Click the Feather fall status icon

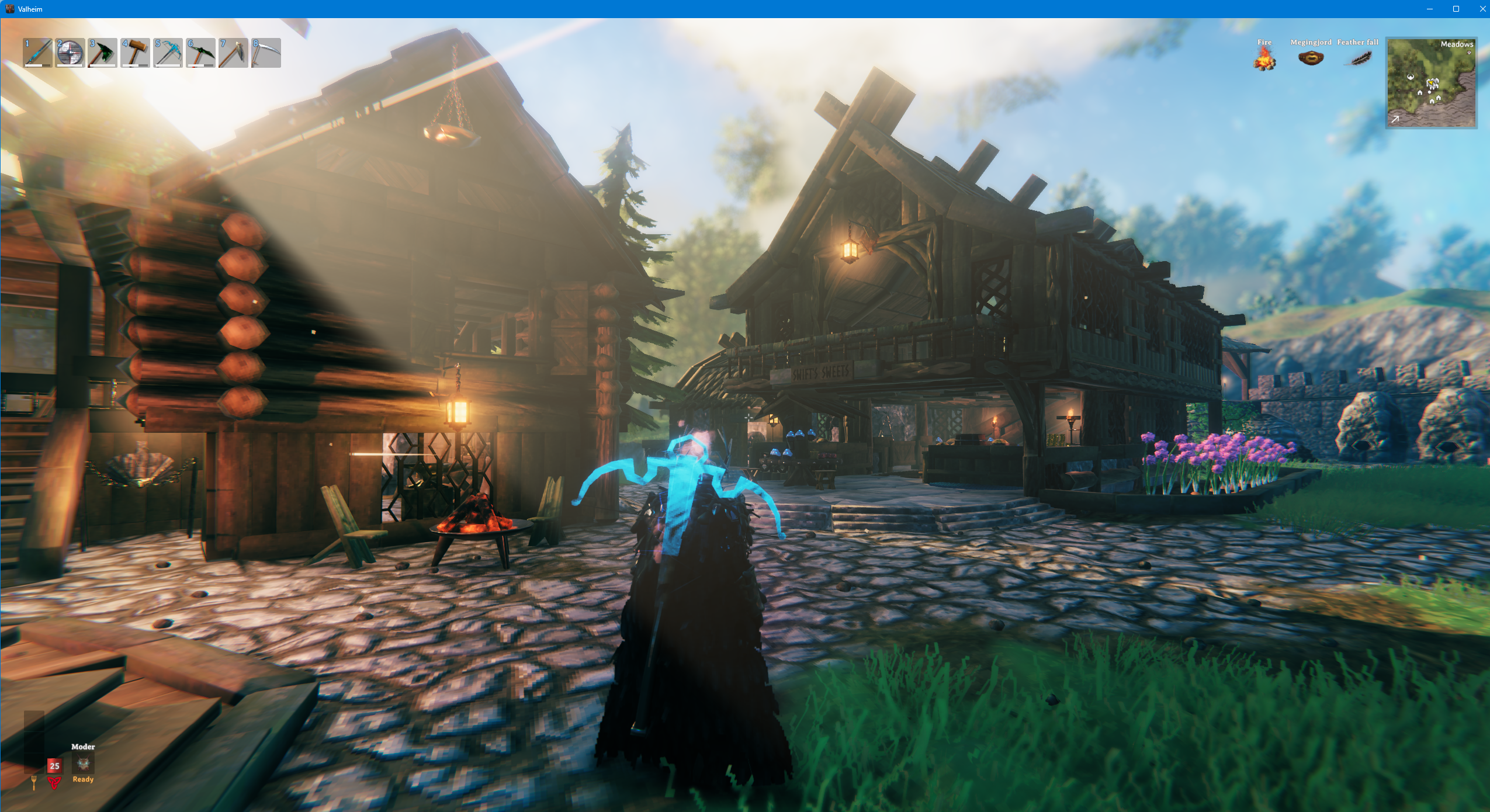pos(1357,58)
